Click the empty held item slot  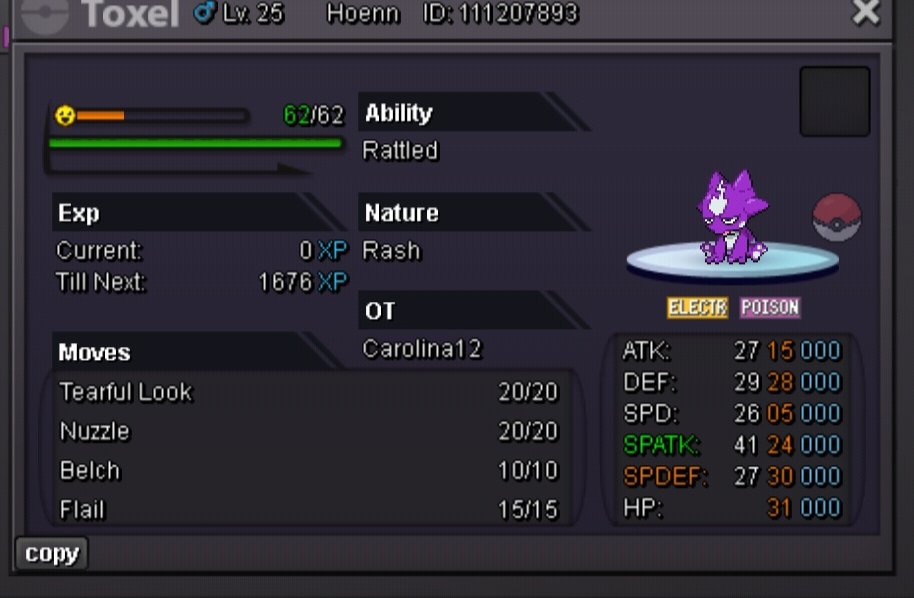coord(834,101)
